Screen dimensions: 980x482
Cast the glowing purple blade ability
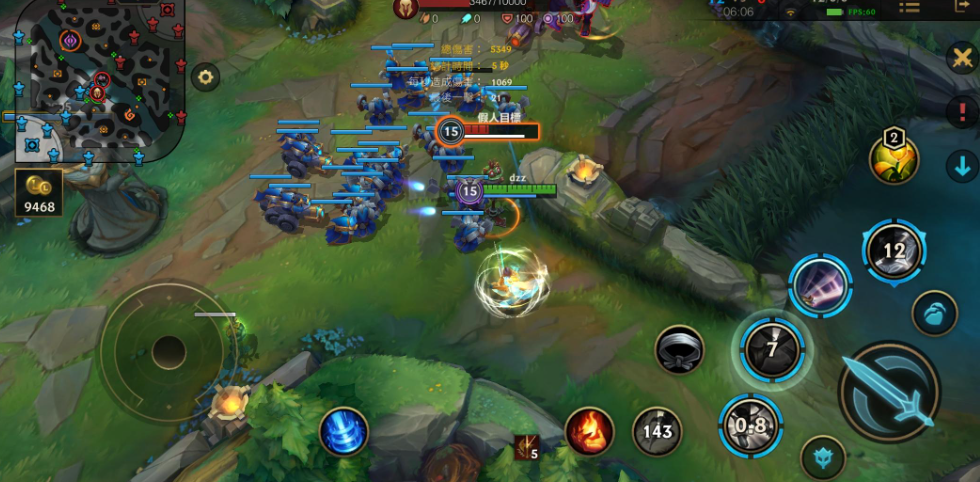[x=820, y=286]
